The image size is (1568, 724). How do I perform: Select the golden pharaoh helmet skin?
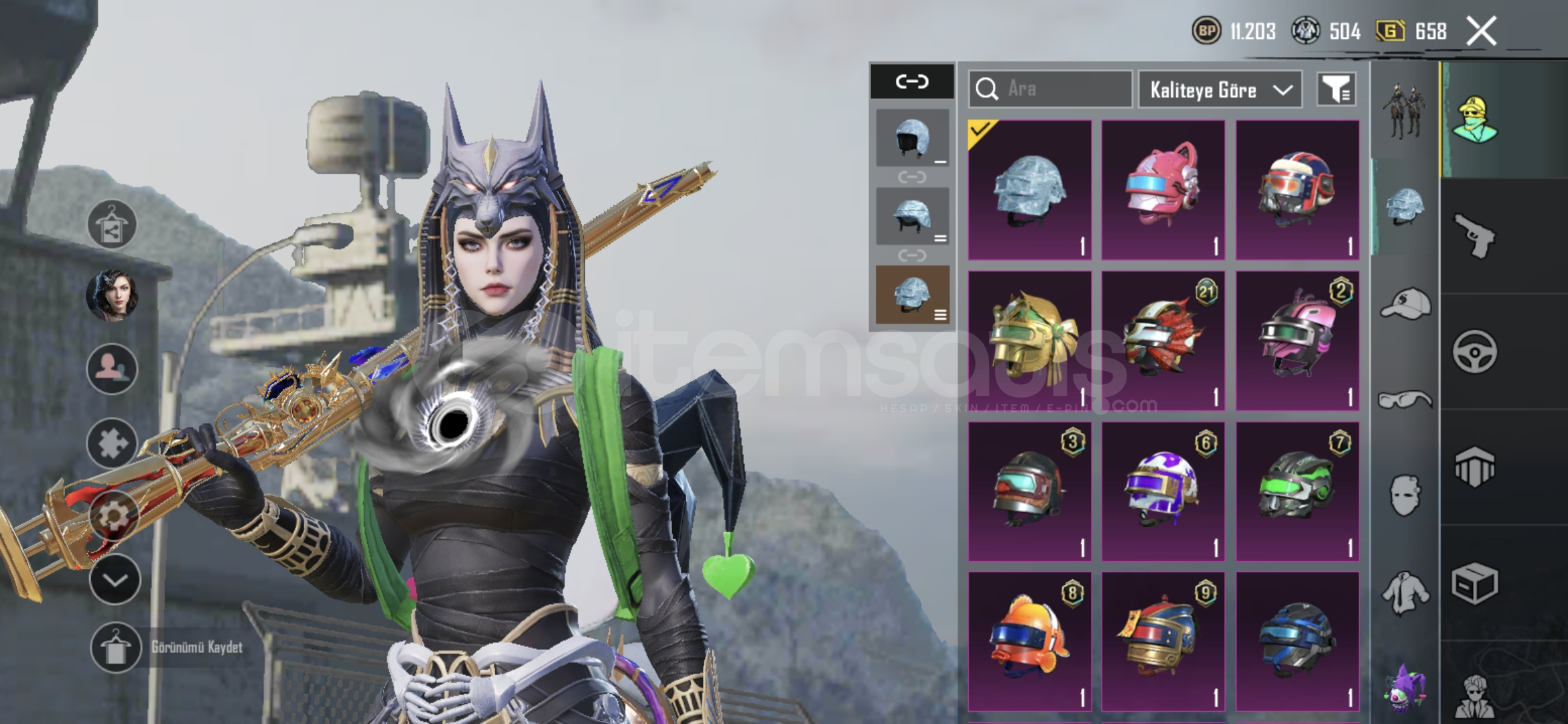1029,341
